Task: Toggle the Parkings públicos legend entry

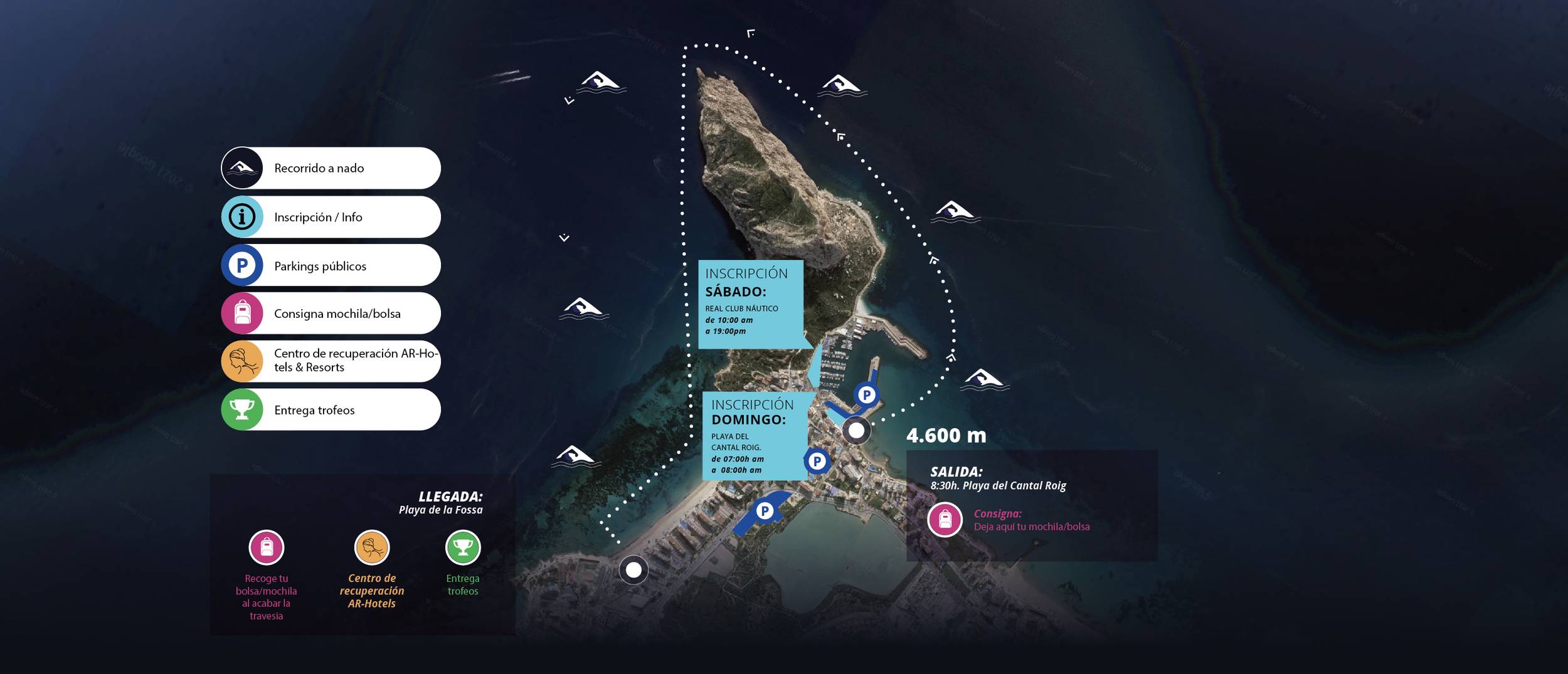Action: (331, 265)
